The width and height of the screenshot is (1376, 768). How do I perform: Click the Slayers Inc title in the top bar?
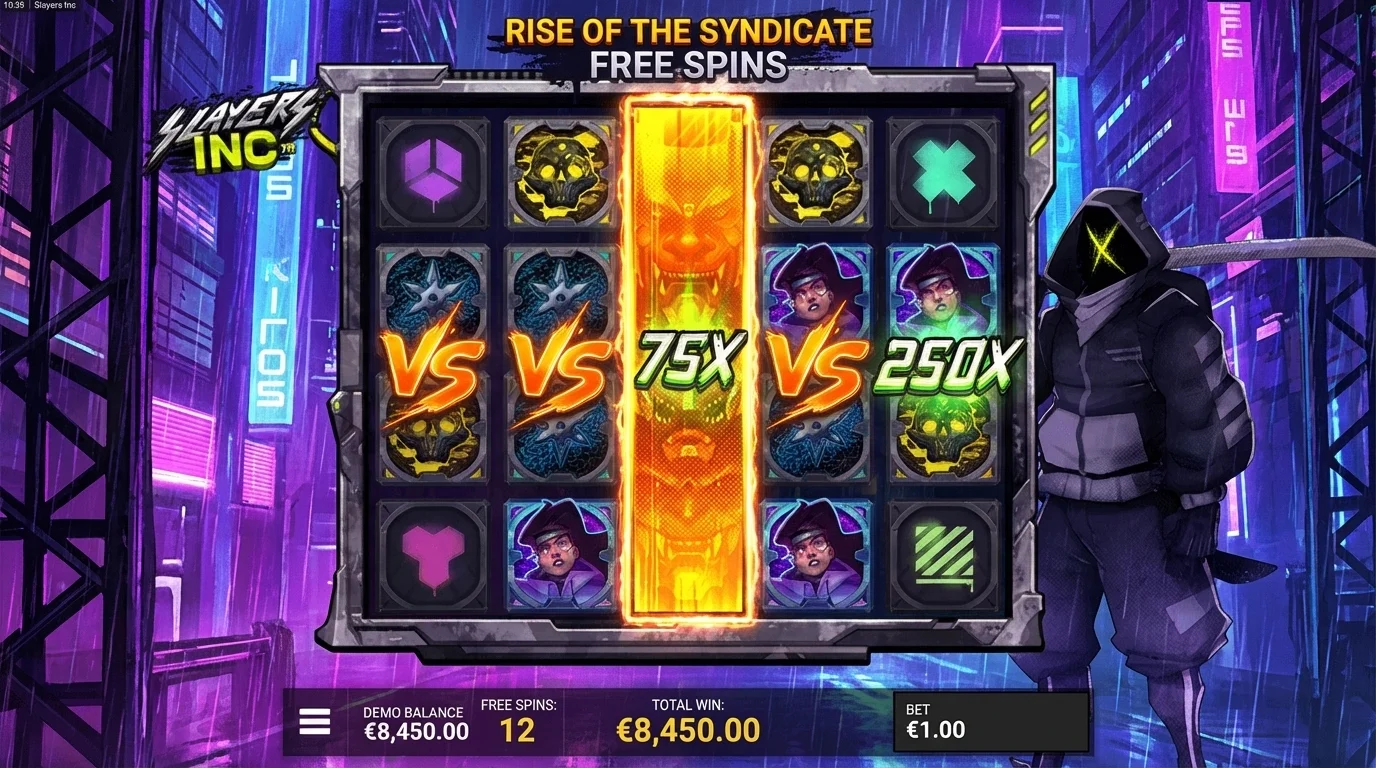(57, 5)
